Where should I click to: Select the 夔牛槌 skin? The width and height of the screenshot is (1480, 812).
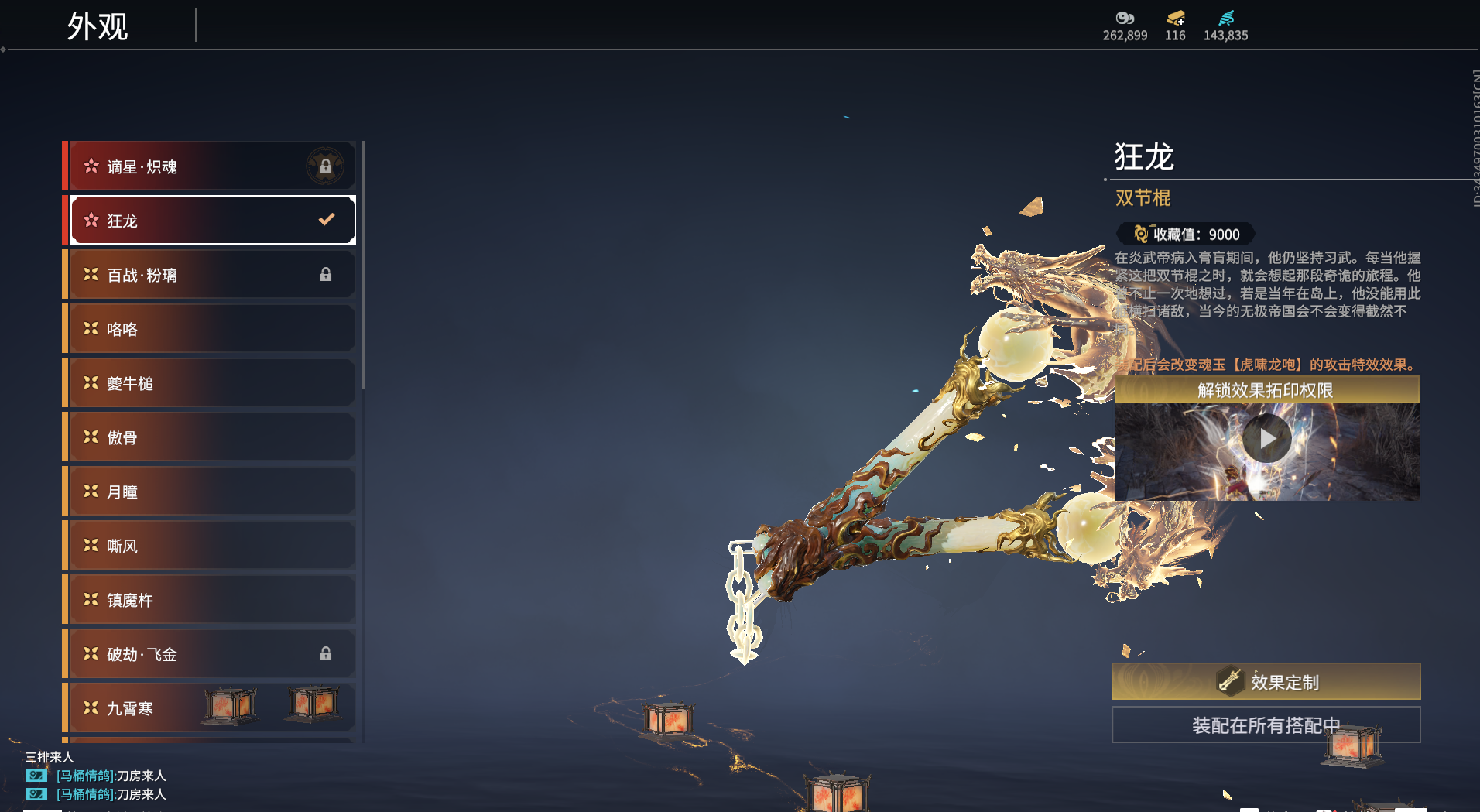coord(211,383)
